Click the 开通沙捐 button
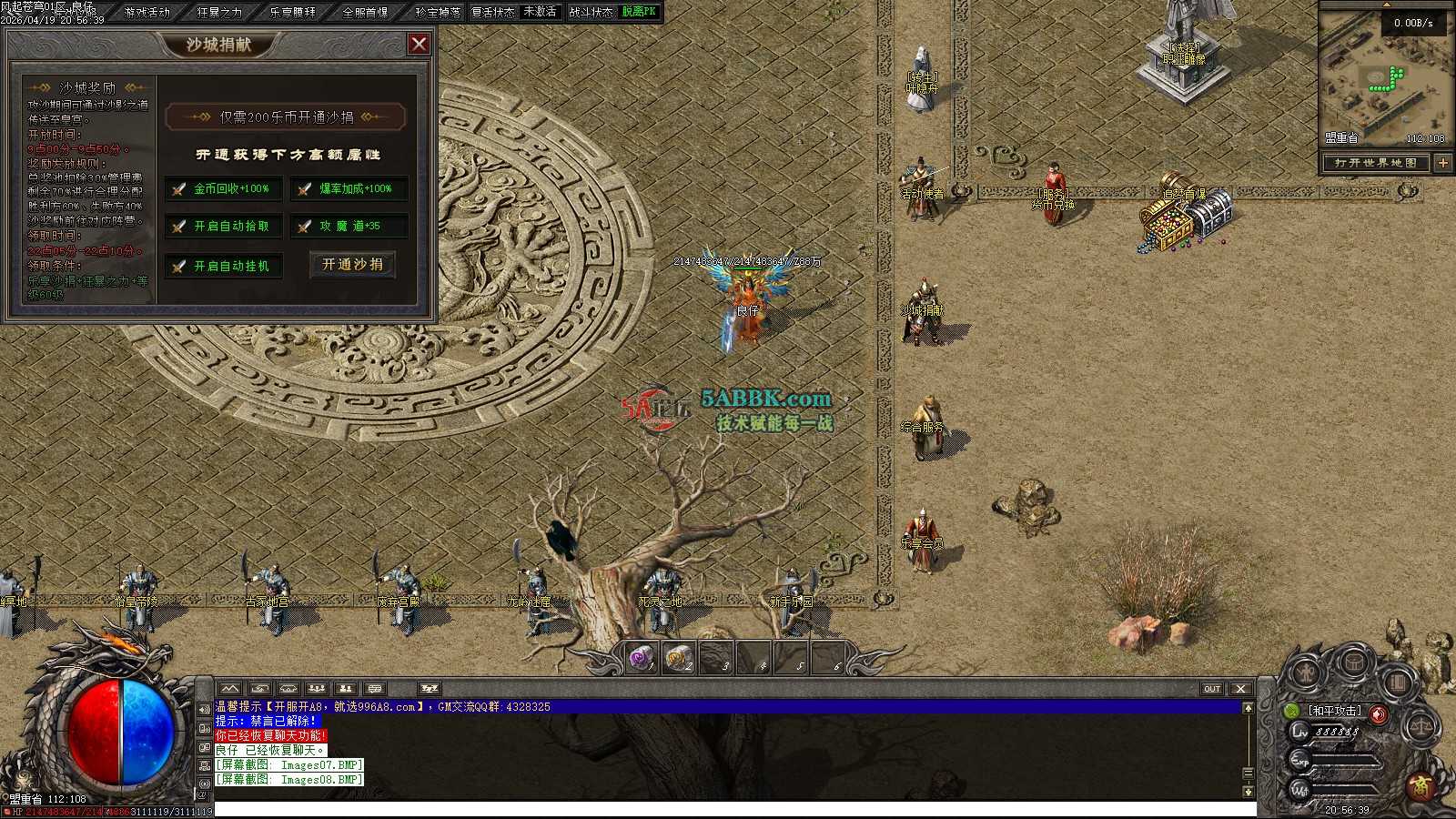Viewport: 1456px width, 819px height. [352, 265]
